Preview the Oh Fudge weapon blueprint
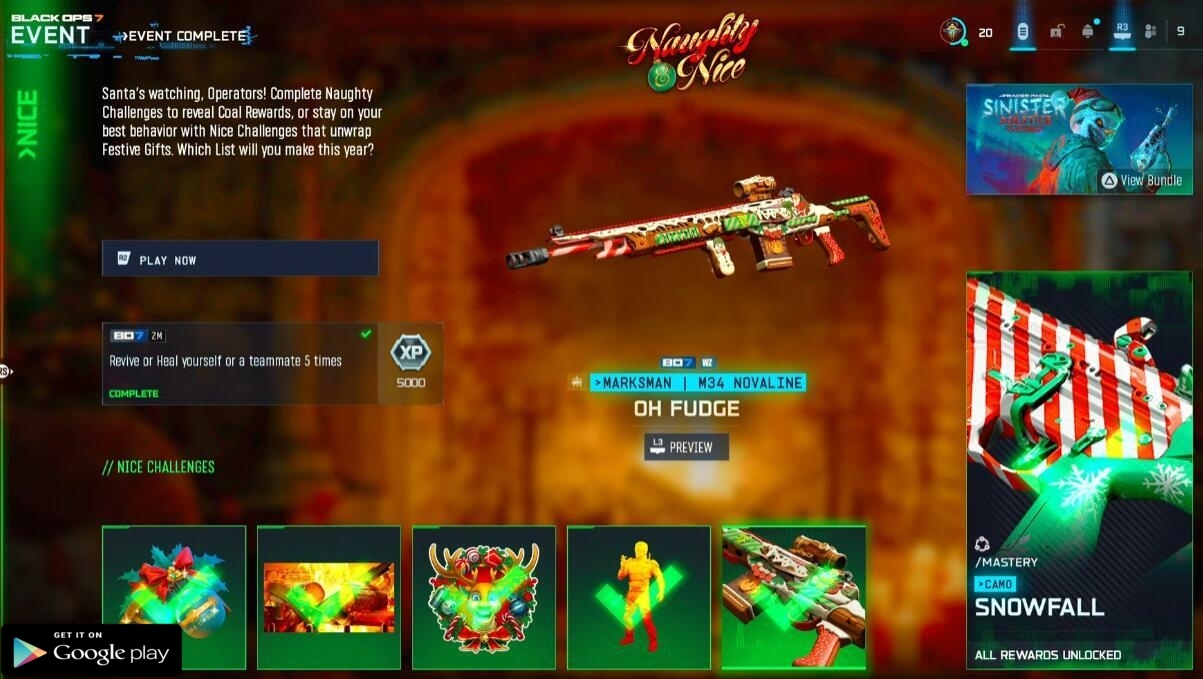This screenshot has height=679, width=1203. [x=686, y=447]
